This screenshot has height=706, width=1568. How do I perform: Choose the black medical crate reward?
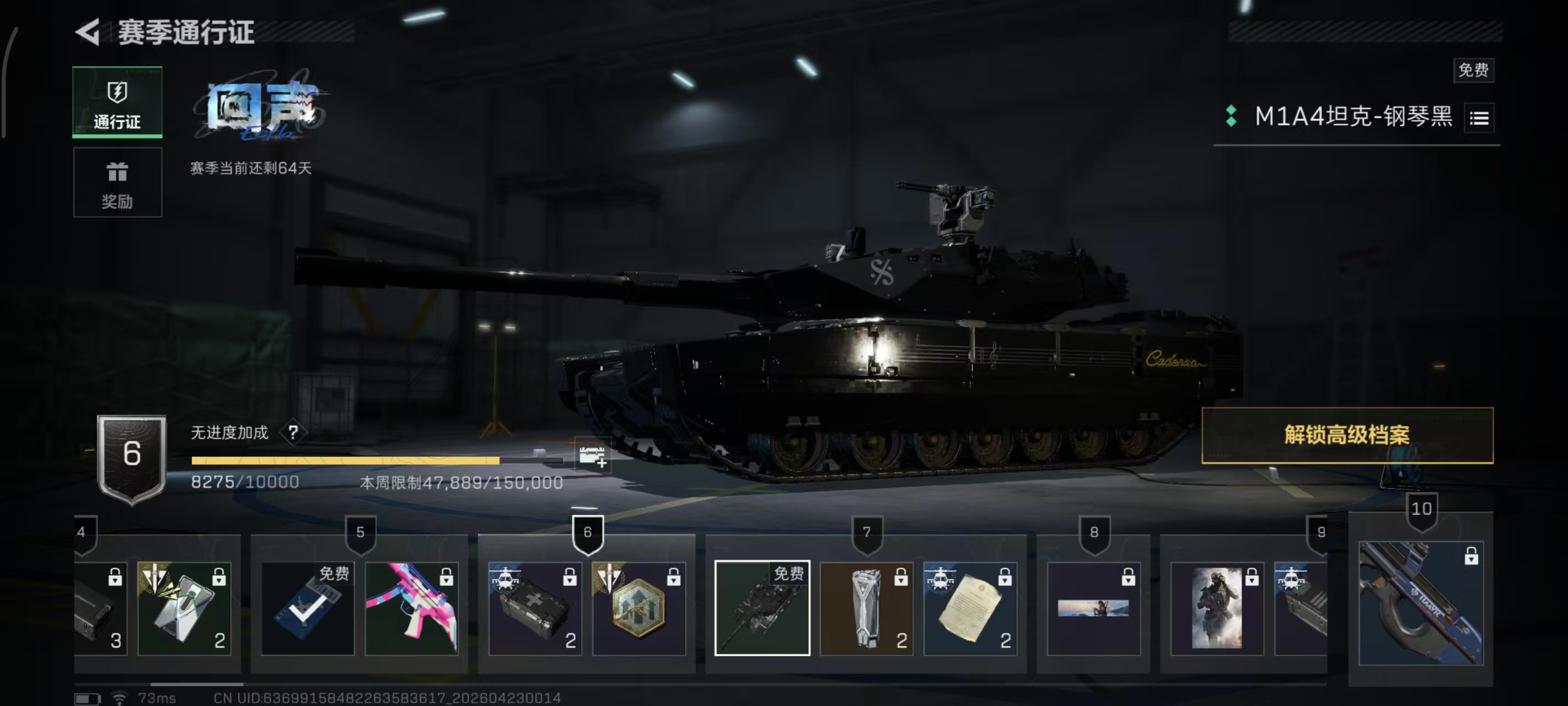click(x=534, y=608)
